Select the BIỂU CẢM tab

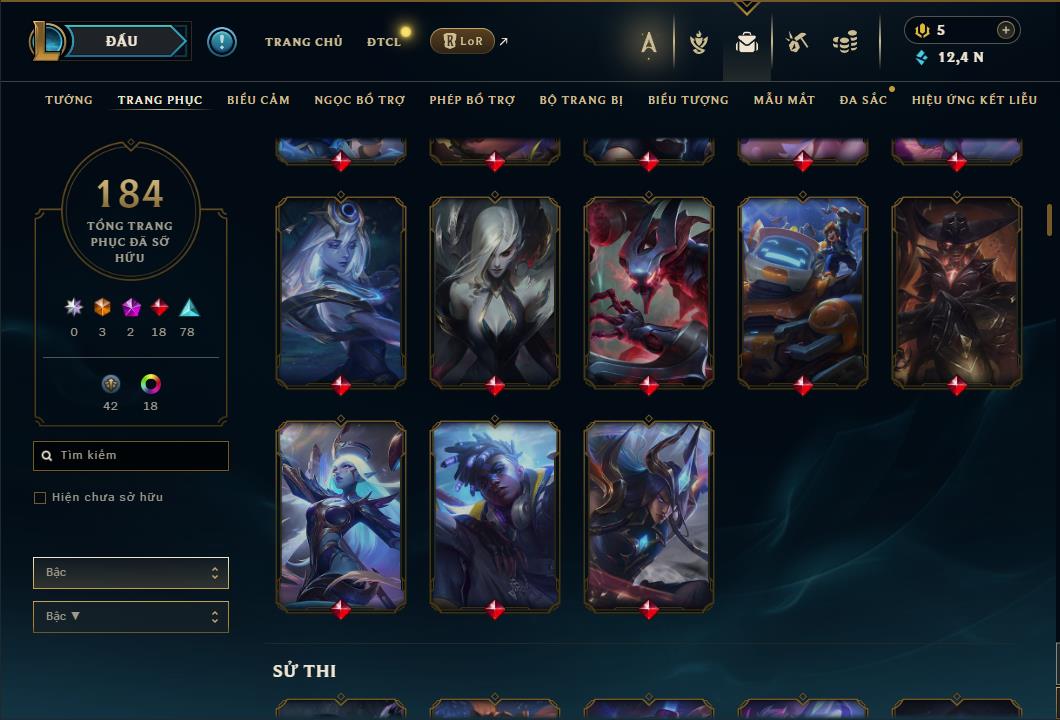pos(258,100)
